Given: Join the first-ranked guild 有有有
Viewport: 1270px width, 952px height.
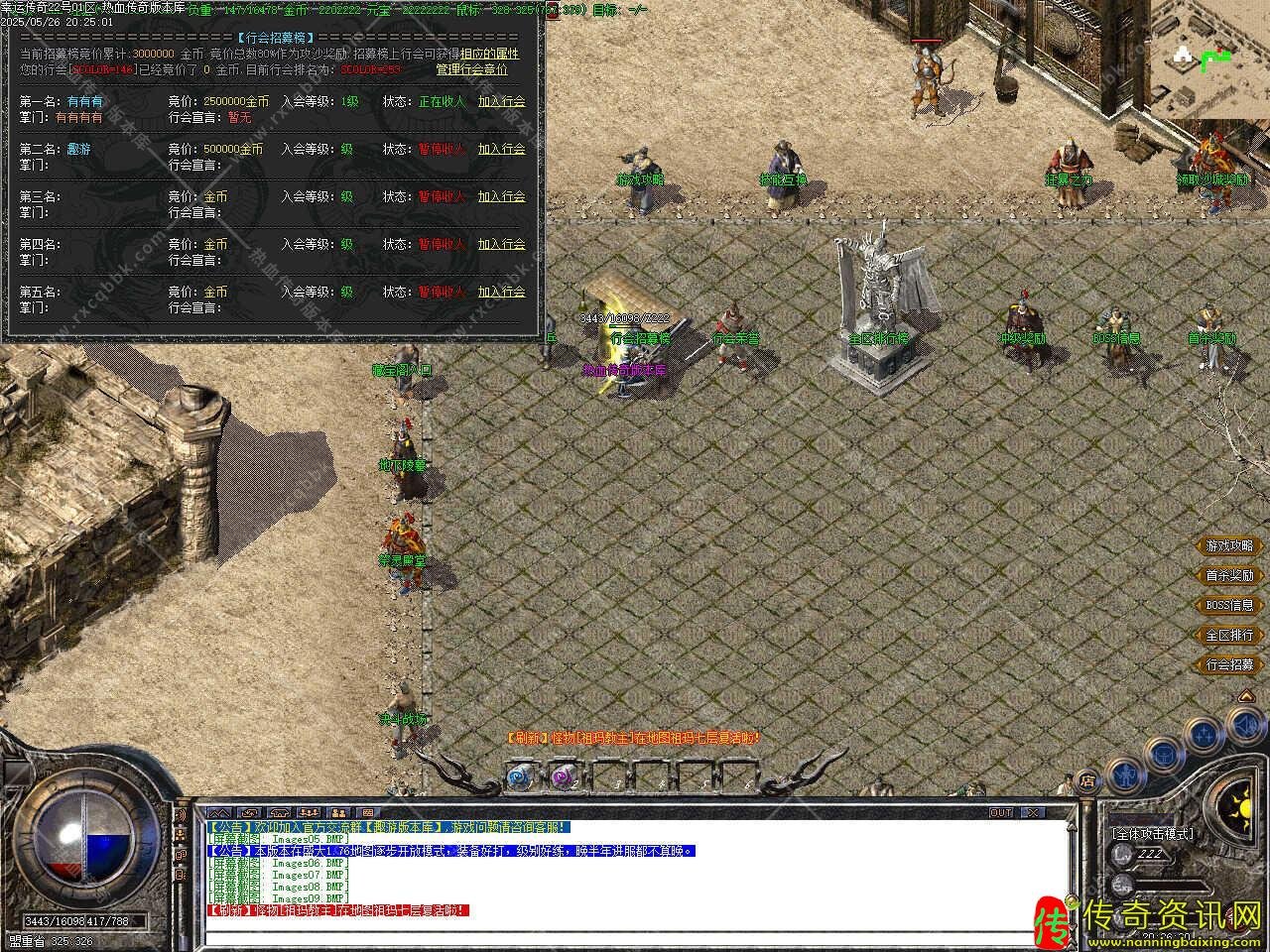Looking at the screenshot, I should pyautogui.click(x=501, y=101).
